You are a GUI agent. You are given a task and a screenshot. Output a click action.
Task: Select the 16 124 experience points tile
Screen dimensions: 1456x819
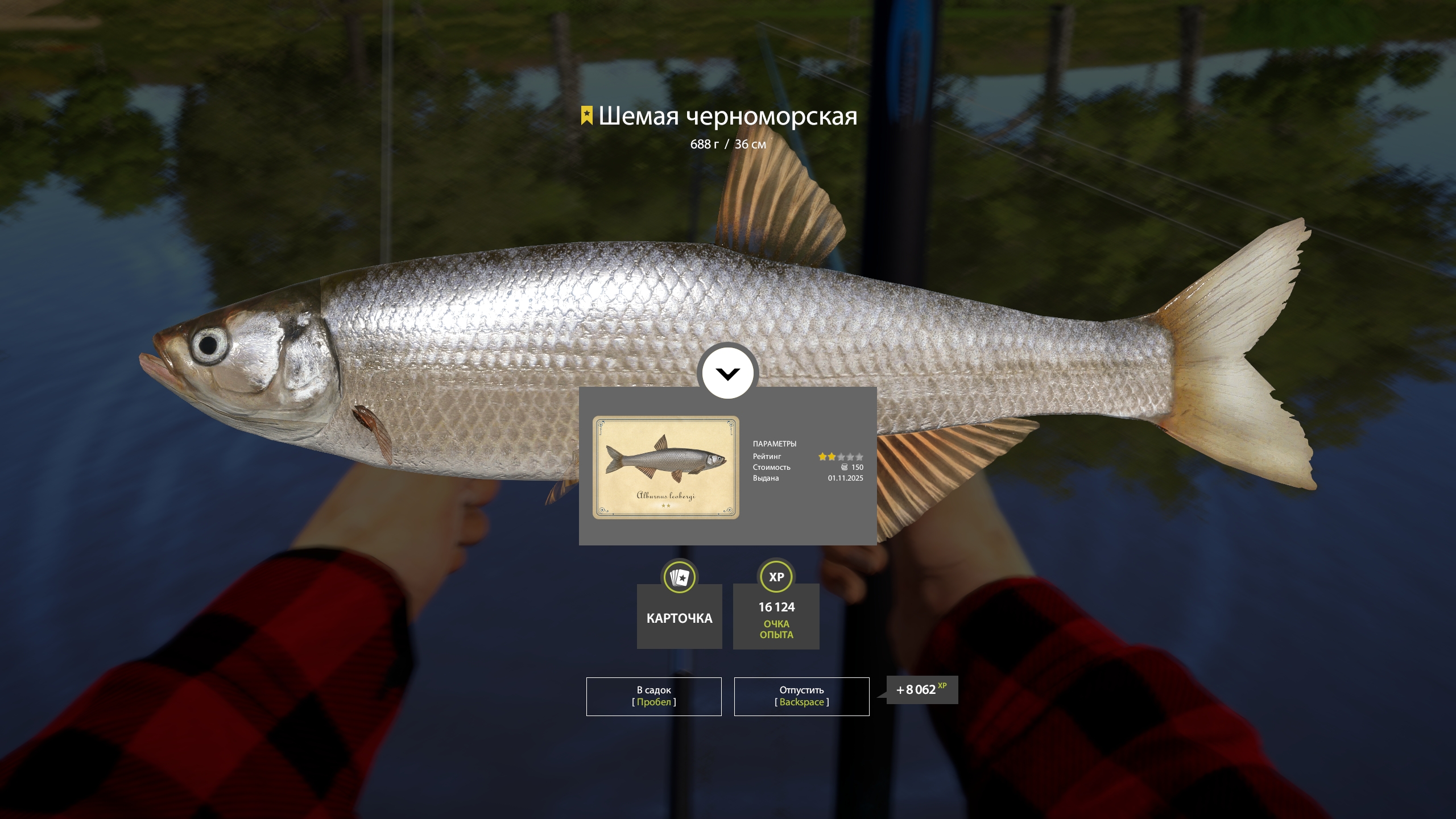click(776, 616)
